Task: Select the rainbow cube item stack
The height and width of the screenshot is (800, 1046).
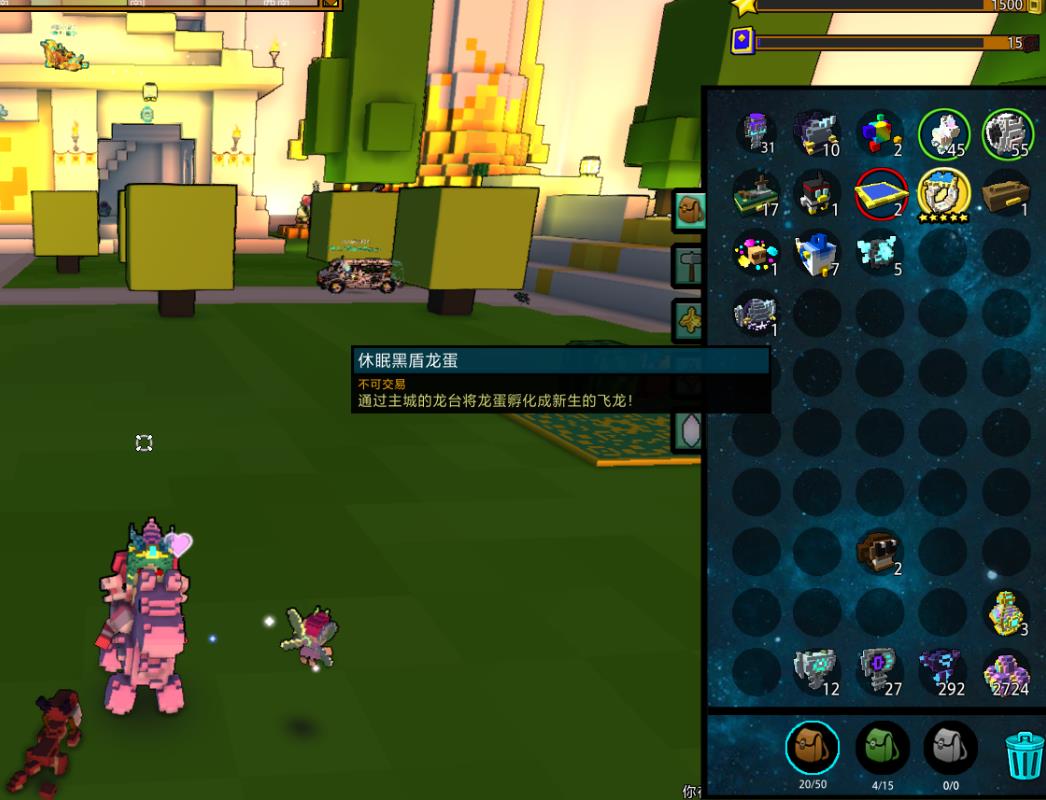Action: [879, 133]
